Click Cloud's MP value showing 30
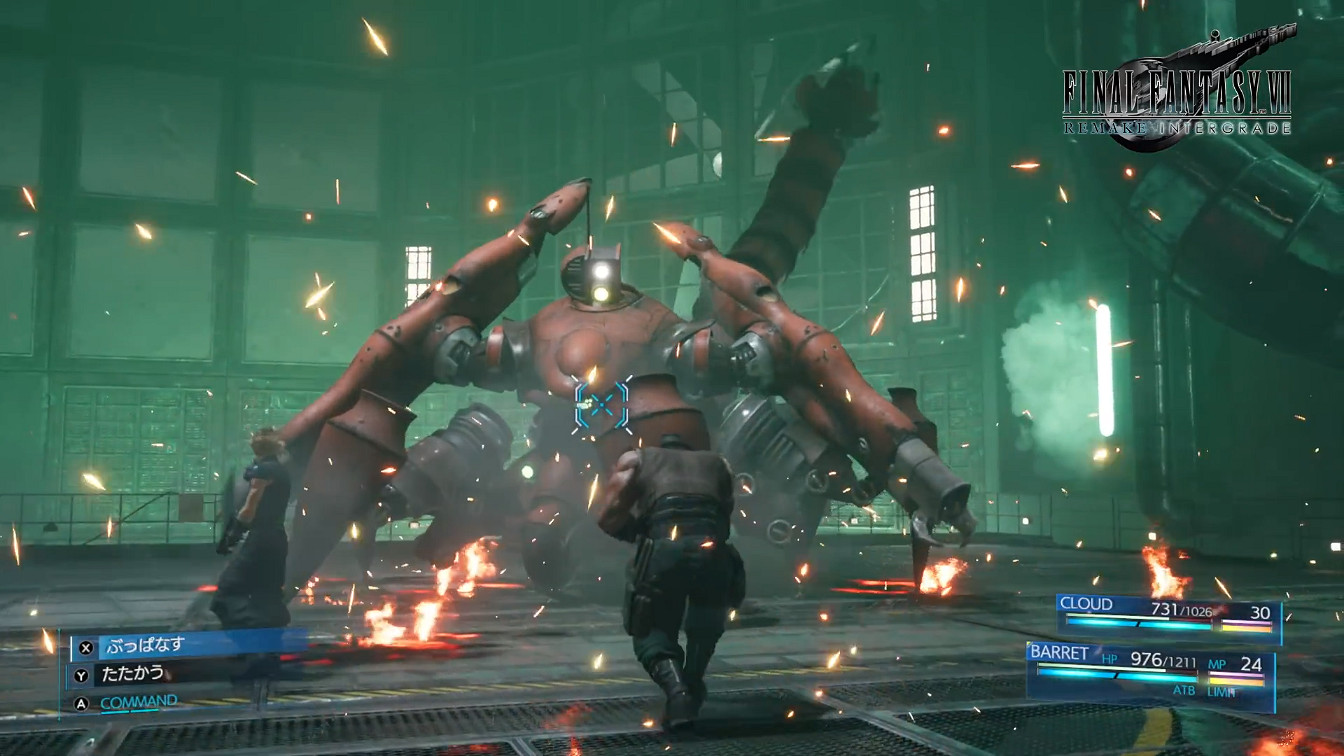 [1262, 612]
